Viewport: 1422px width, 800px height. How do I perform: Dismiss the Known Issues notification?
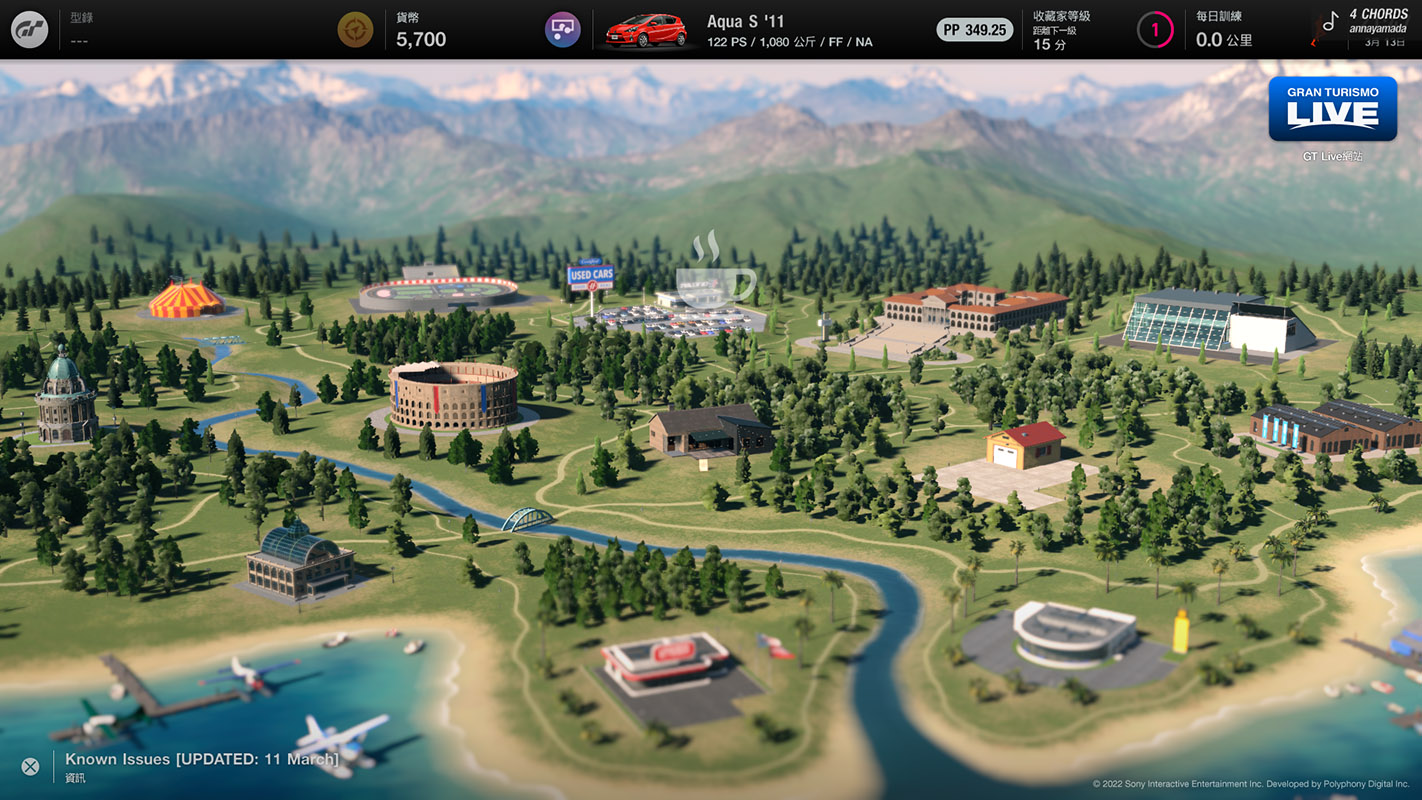(x=30, y=767)
